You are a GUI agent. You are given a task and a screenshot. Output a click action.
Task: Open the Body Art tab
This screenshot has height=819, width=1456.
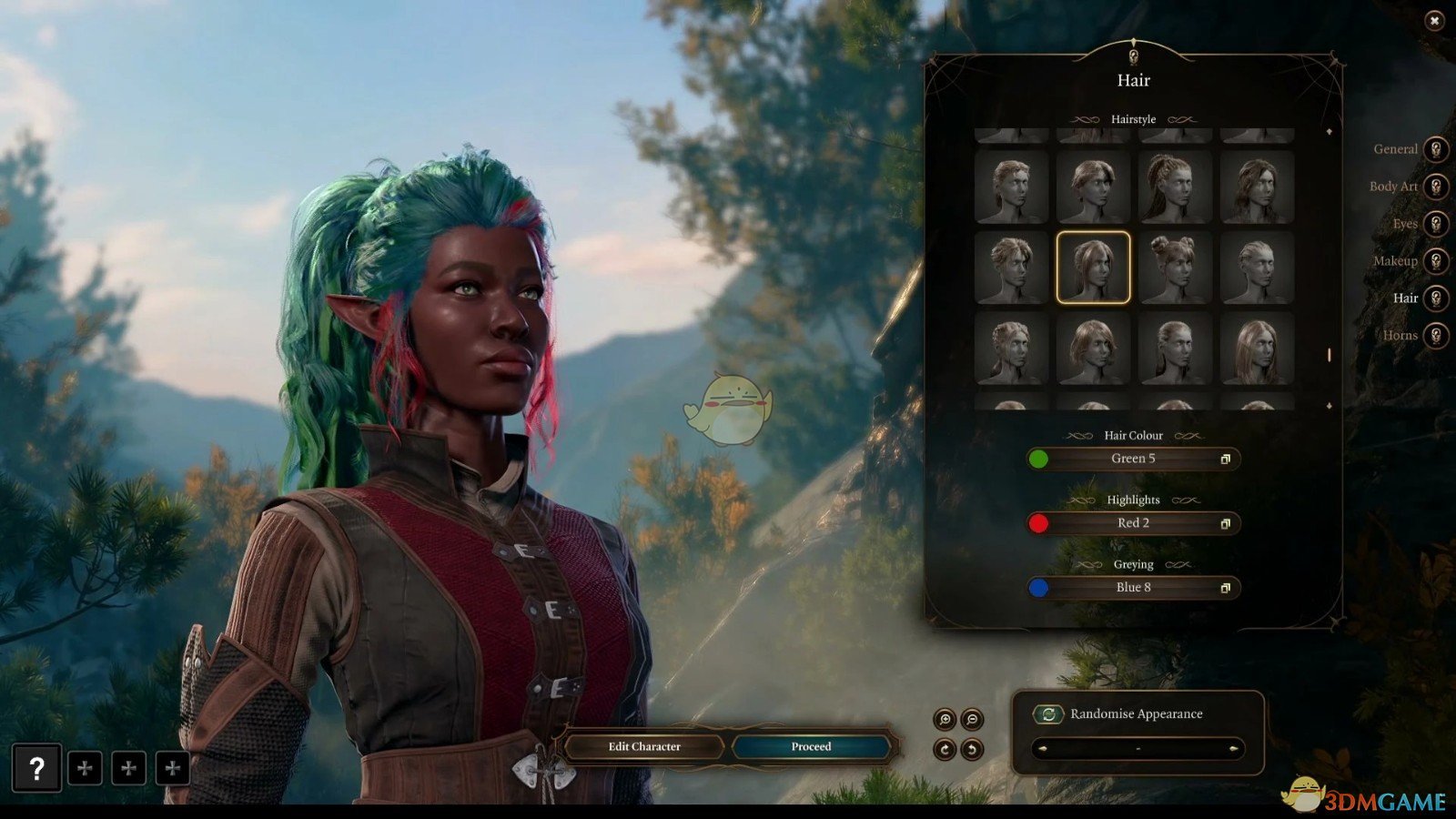click(x=1435, y=187)
